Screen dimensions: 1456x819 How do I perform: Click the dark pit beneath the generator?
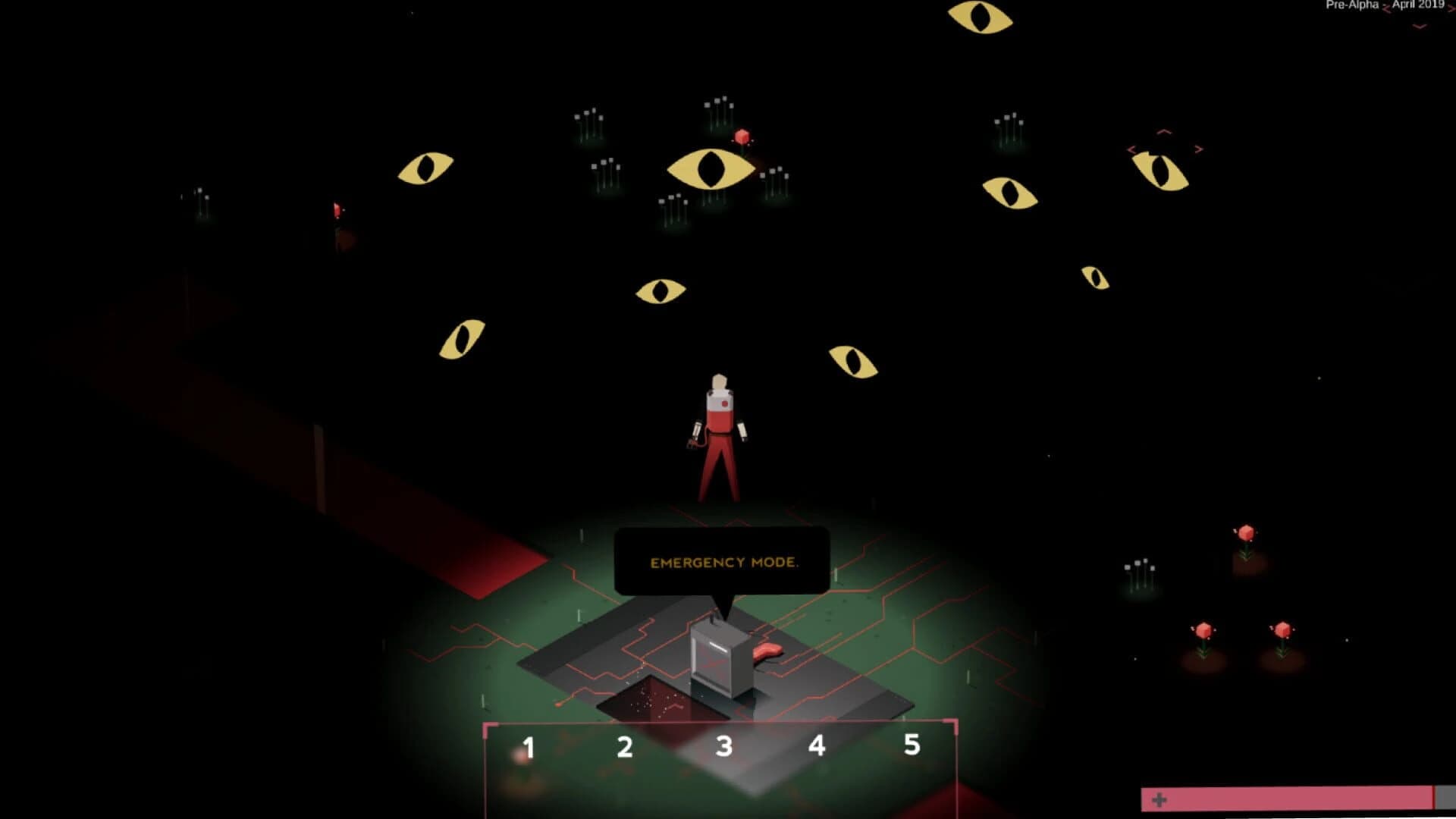pos(654,701)
